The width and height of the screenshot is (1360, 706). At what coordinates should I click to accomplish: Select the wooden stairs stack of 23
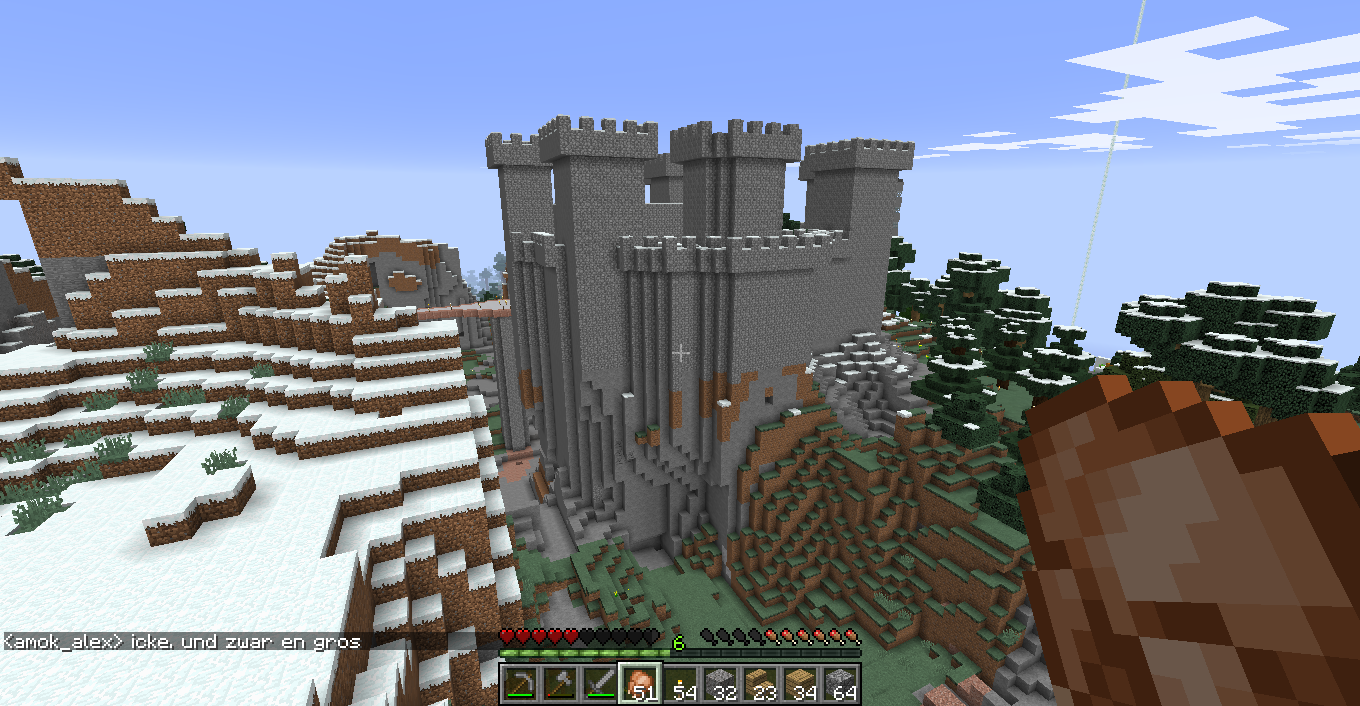[761, 683]
